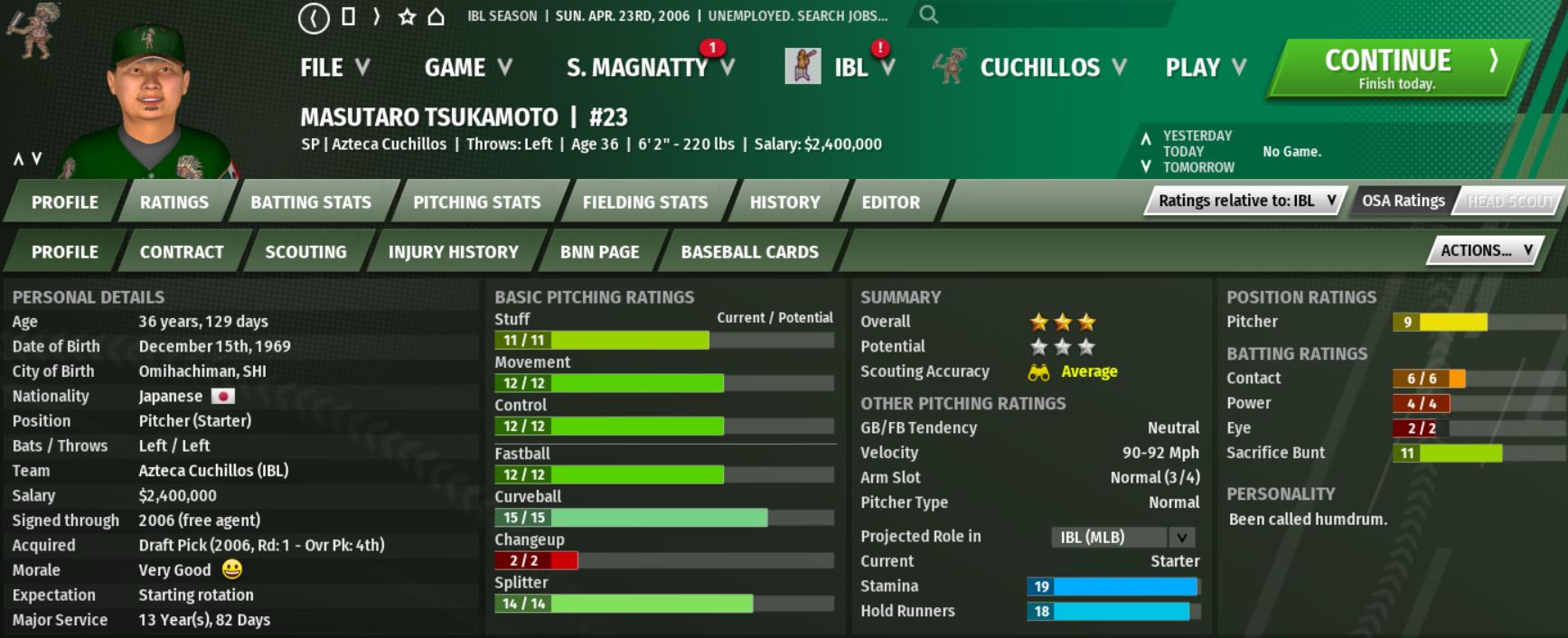Click the magnifying glass search icon

pyautogui.click(x=928, y=15)
